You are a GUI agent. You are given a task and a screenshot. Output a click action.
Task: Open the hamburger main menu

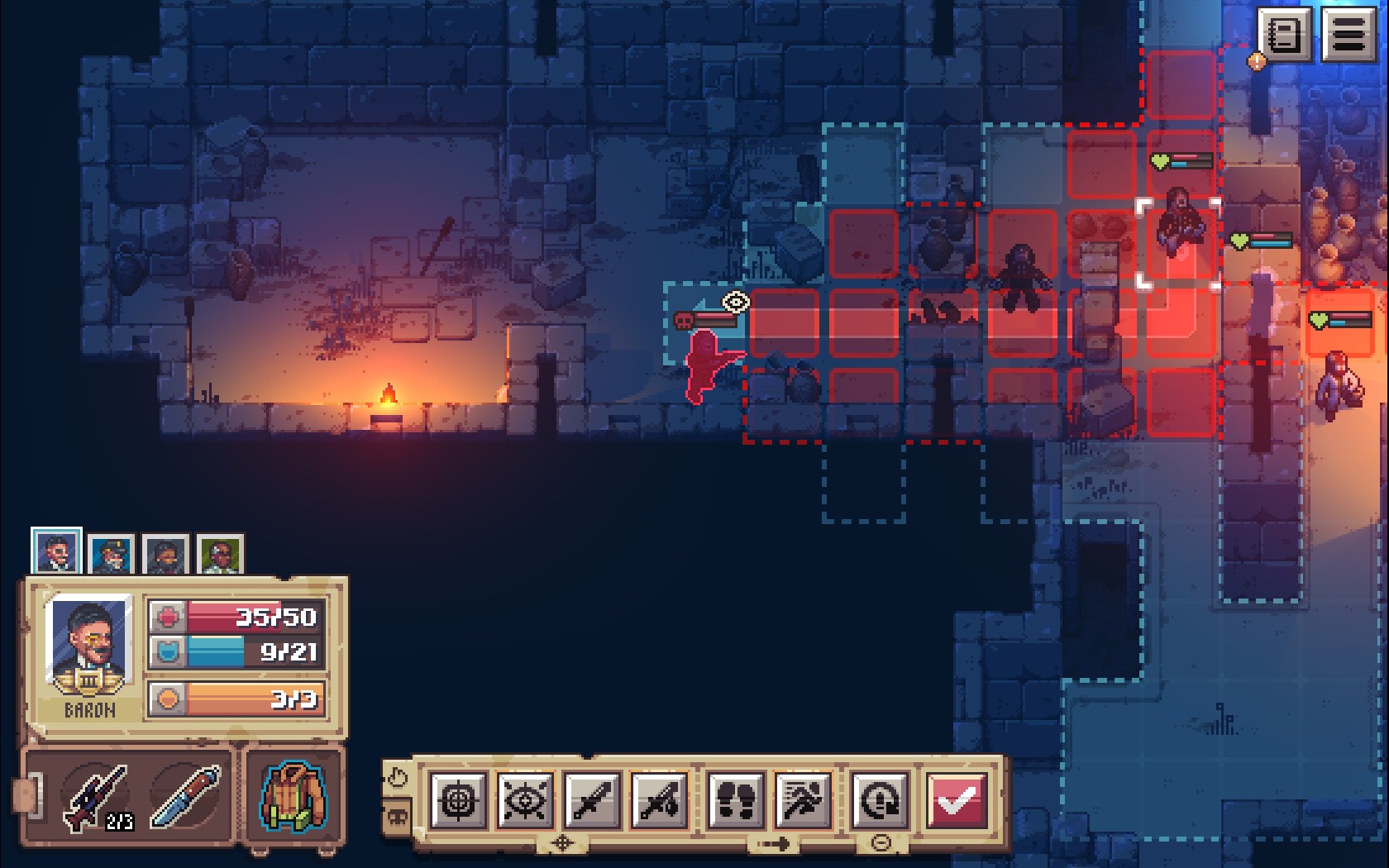click(x=1348, y=35)
